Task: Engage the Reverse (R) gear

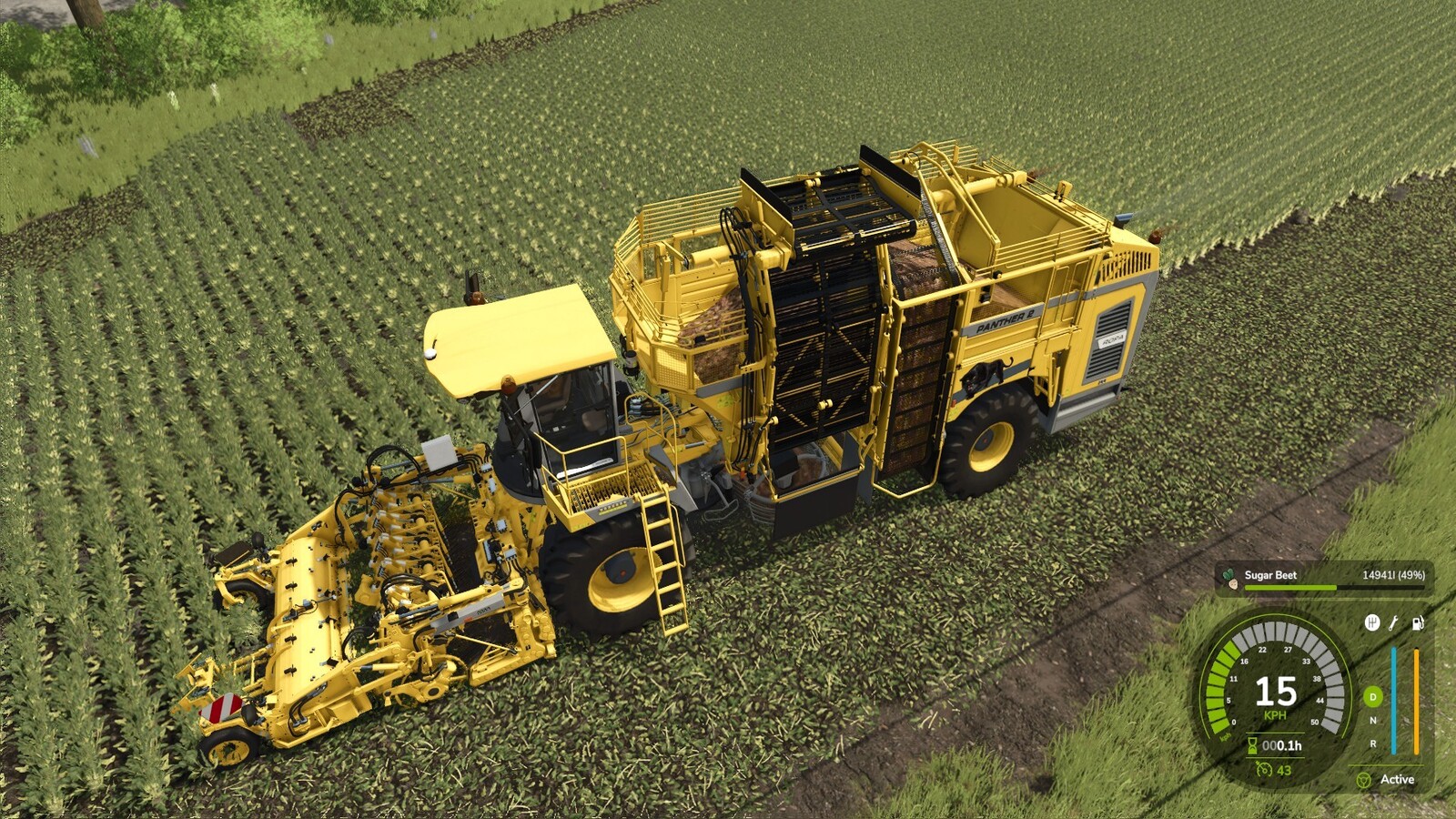Action: coord(1372,743)
